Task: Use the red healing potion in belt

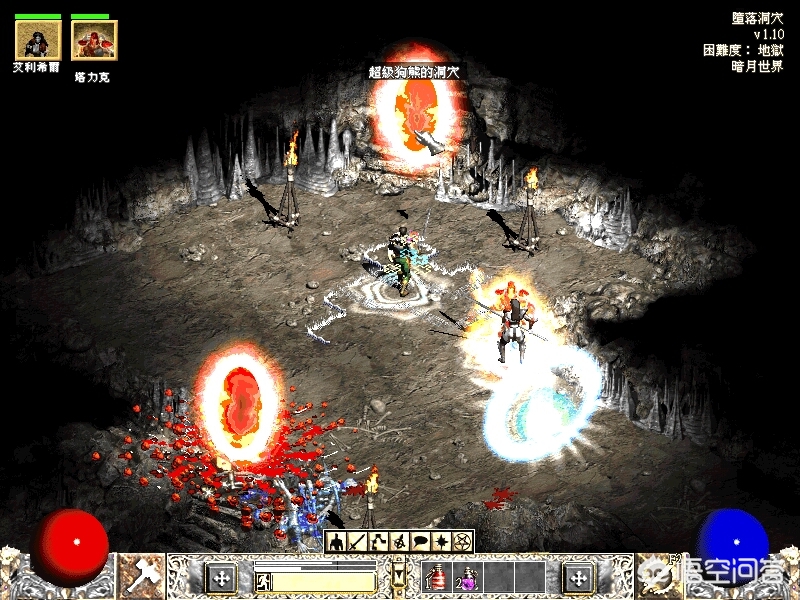Action: point(438,577)
